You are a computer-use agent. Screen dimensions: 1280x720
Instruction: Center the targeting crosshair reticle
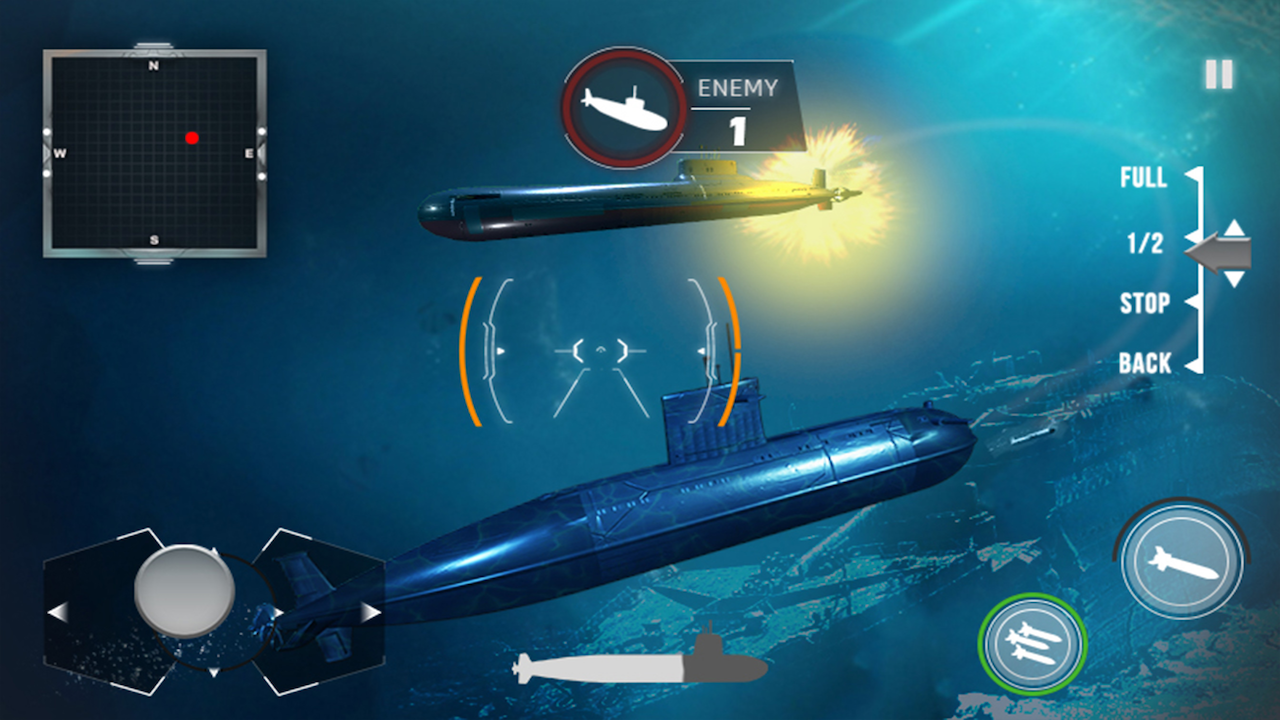[x=600, y=350]
